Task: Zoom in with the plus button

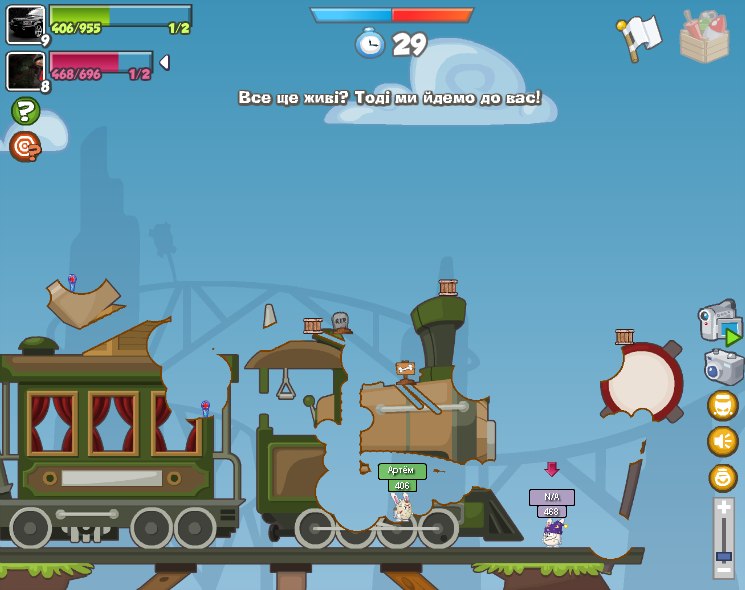Action: (x=723, y=509)
